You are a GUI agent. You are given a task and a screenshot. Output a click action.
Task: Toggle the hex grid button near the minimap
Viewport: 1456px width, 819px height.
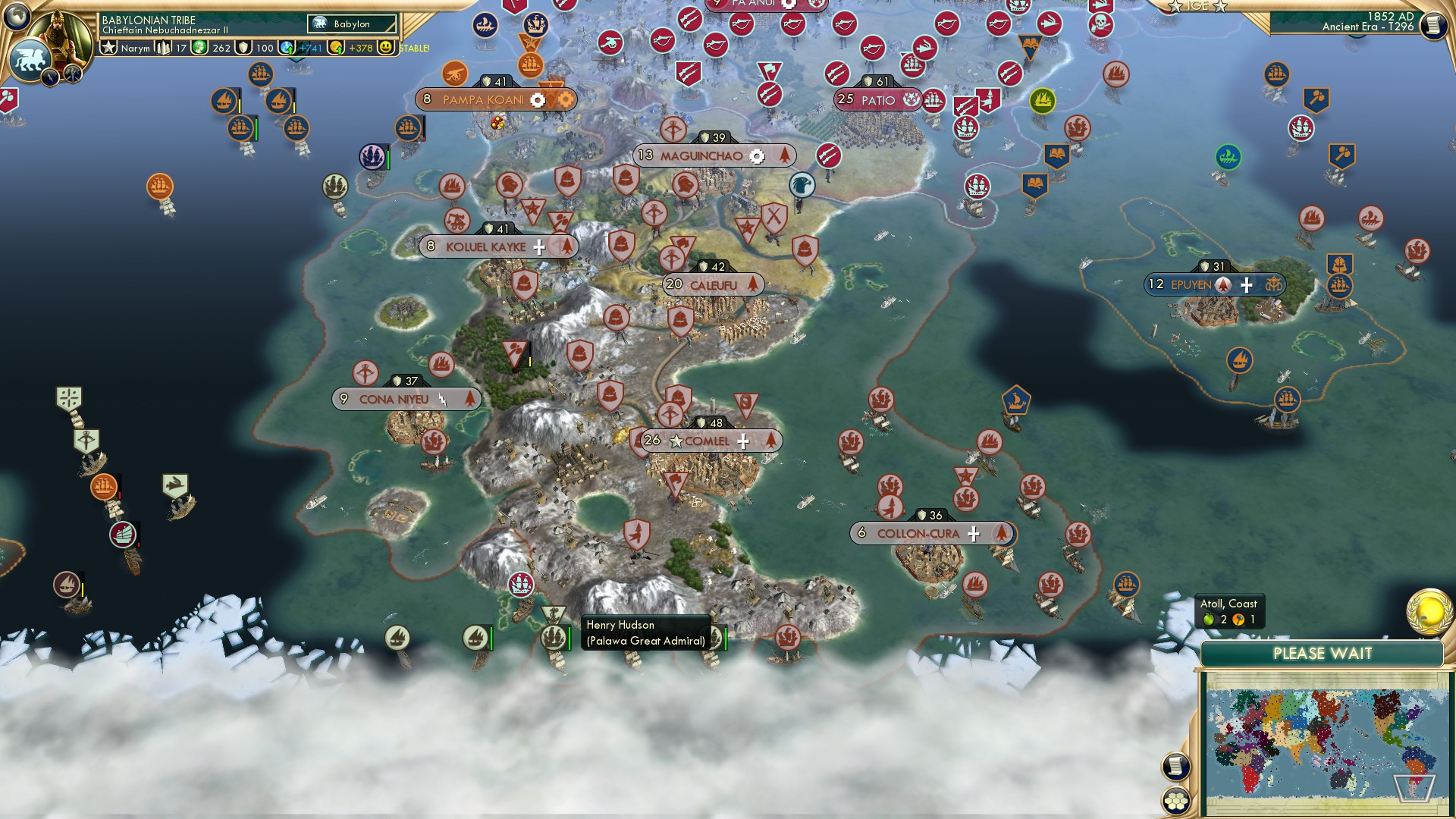1175,801
